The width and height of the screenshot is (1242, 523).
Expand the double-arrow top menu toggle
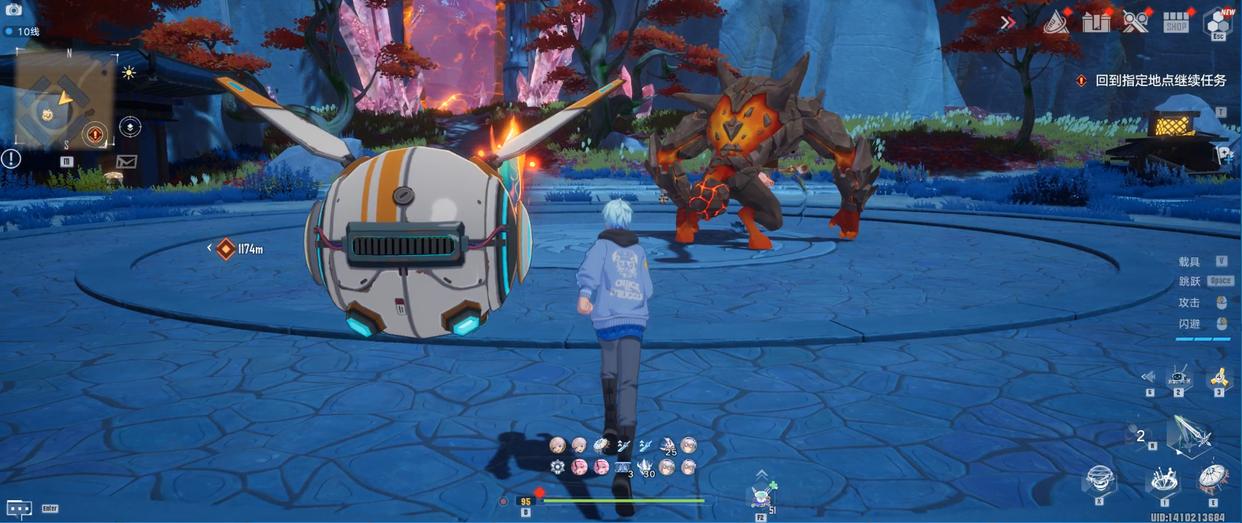pyautogui.click(x=1008, y=22)
